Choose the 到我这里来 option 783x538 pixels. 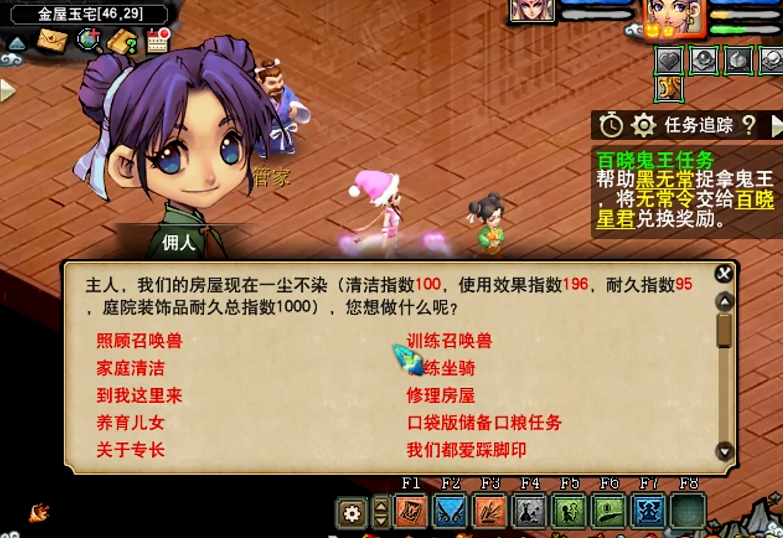139,395
